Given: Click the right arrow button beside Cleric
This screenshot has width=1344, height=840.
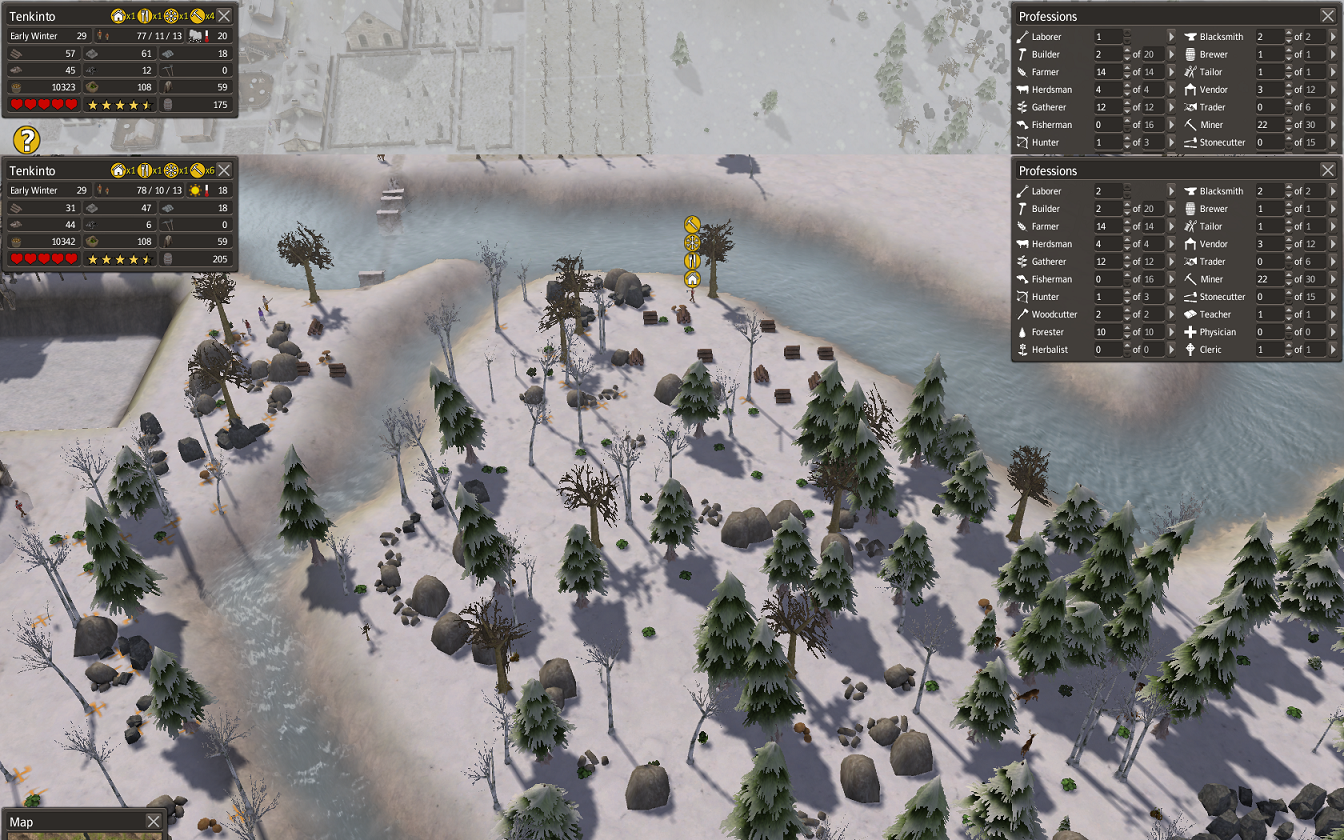Looking at the screenshot, I should click(x=1333, y=350).
